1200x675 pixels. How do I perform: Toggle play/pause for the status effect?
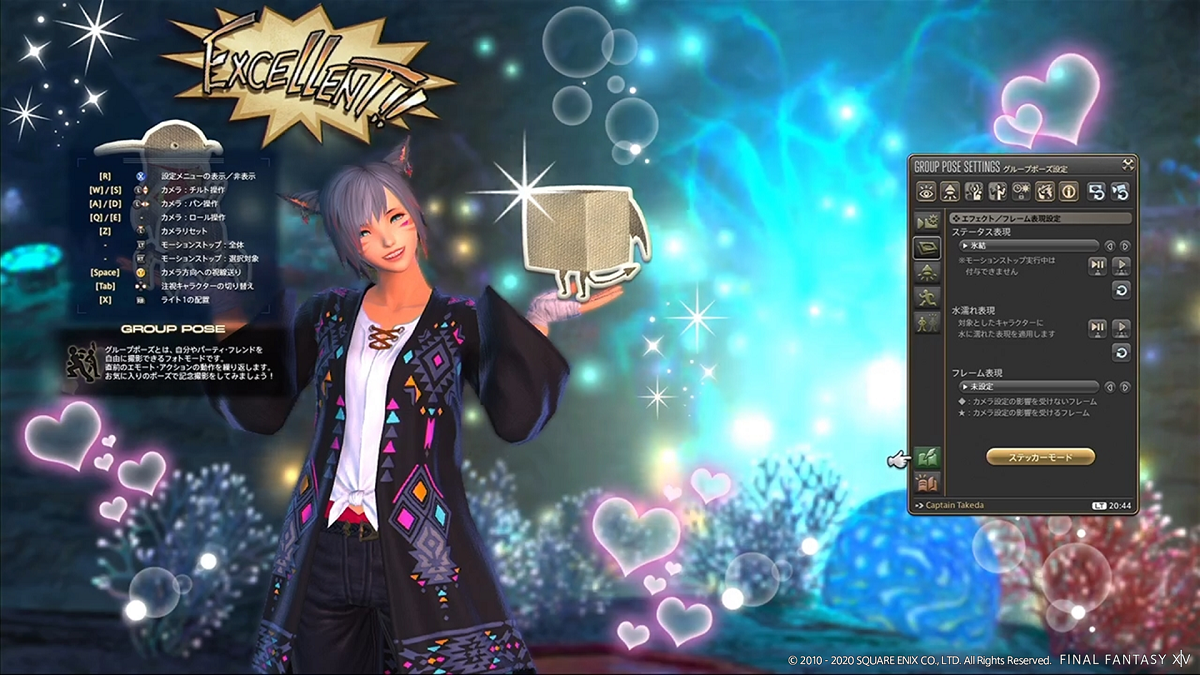coord(1097,266)
